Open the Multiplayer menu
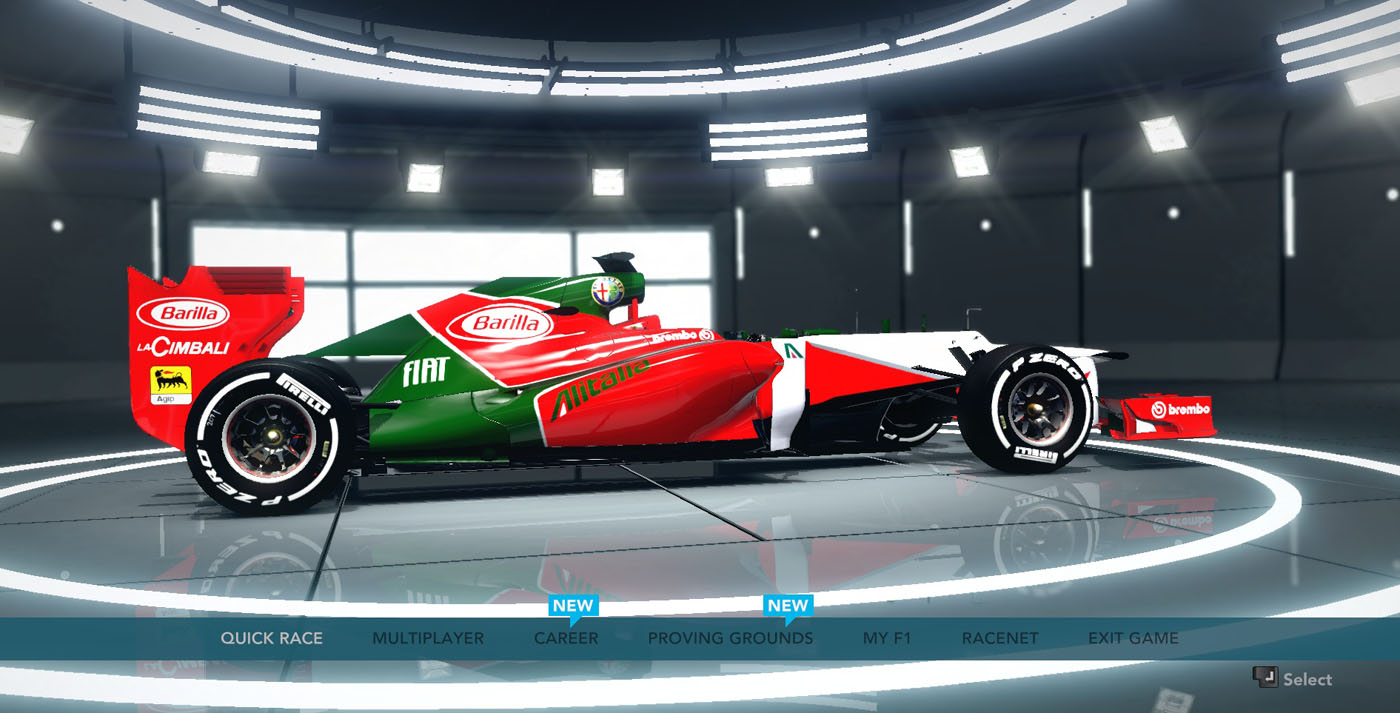This screenshot has width=1400, height=713. point(428,638)
